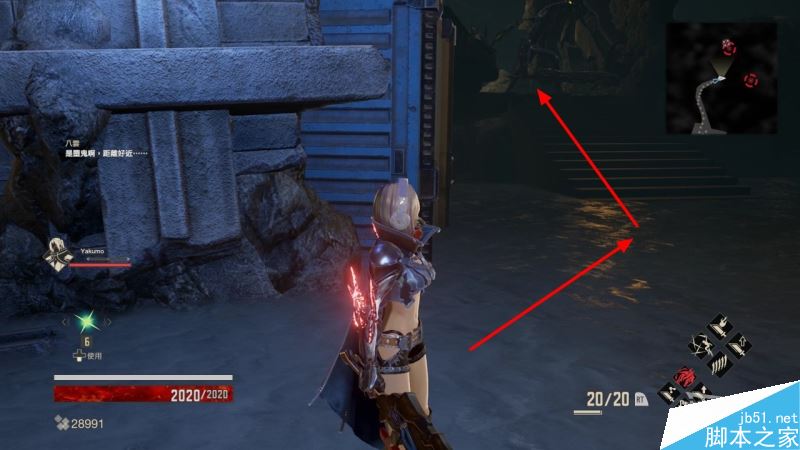Activate the flaming sword gift icon

(722, 326)
